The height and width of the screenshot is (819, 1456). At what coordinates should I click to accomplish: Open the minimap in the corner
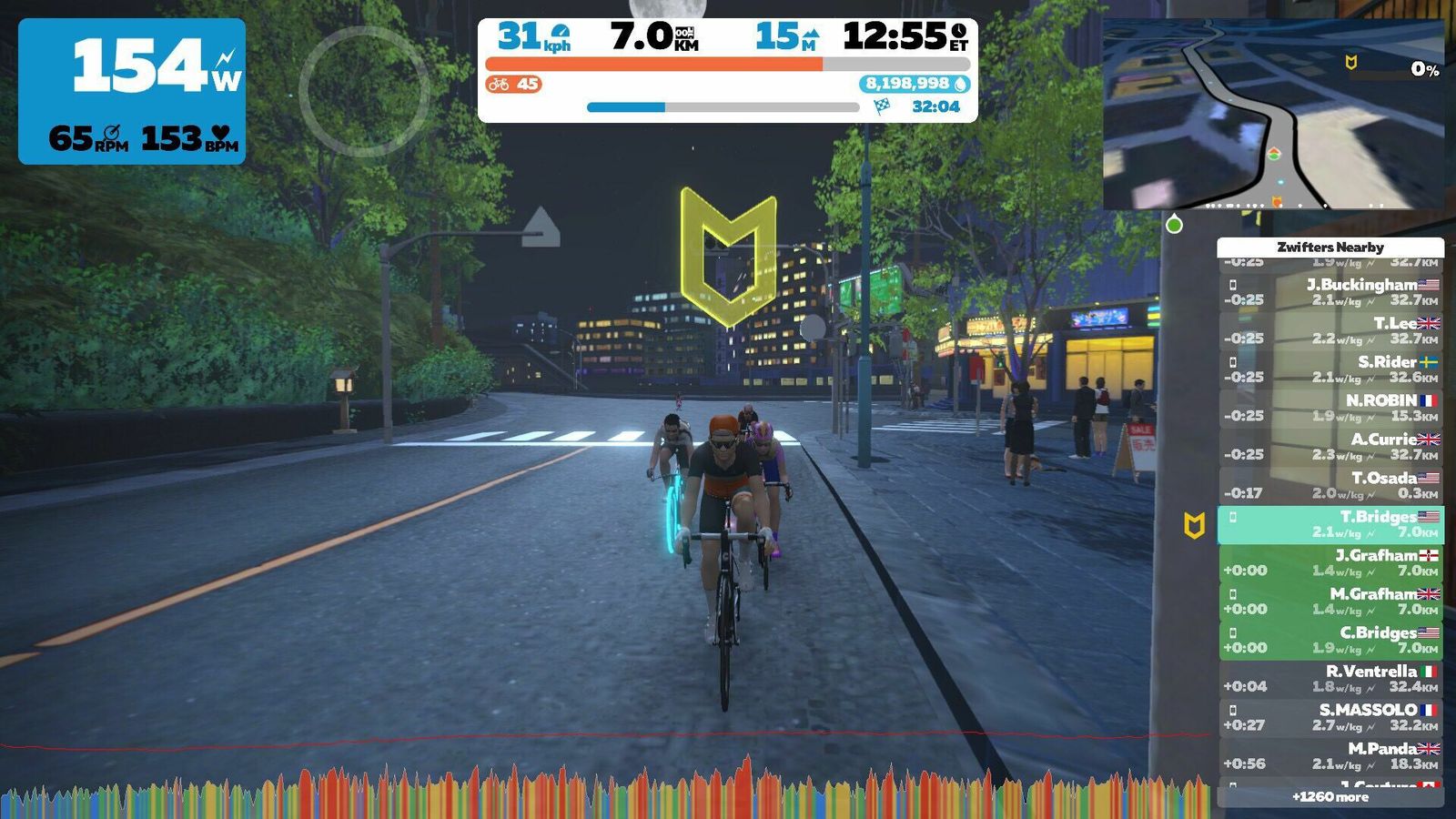click(1273, 115)
